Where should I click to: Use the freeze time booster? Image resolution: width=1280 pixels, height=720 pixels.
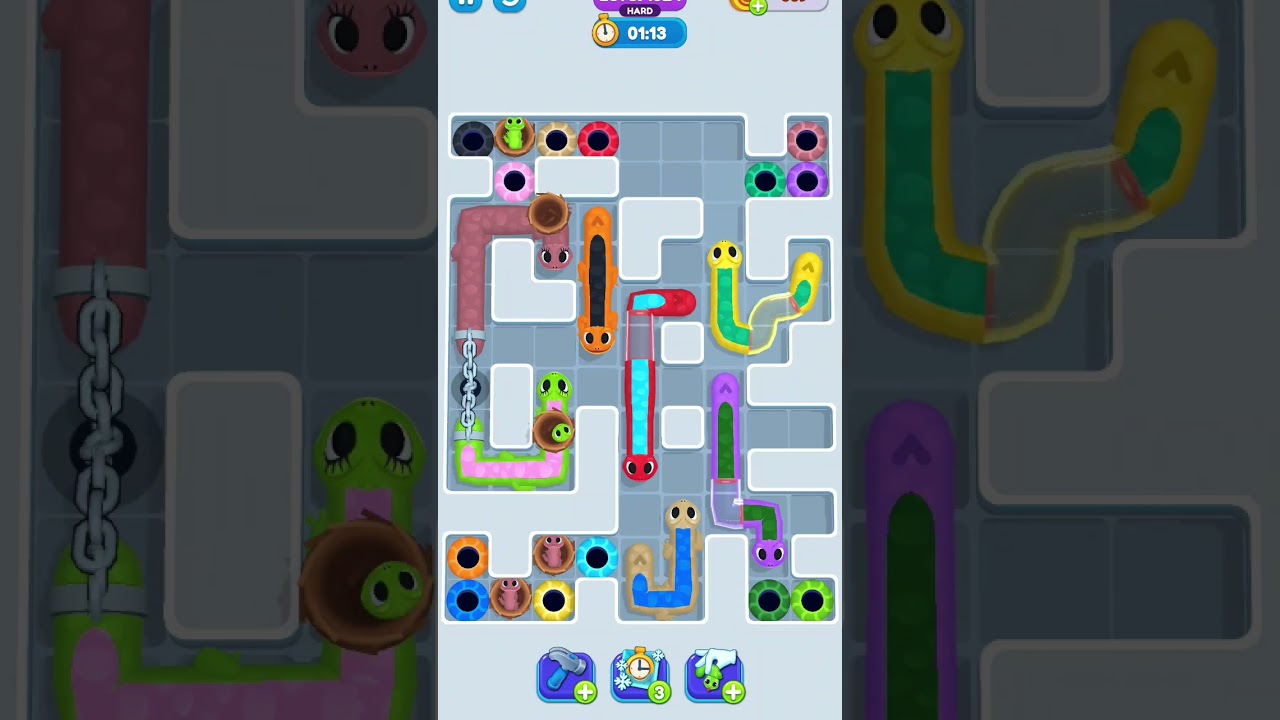pyautogui.click(x=640, y=676)
